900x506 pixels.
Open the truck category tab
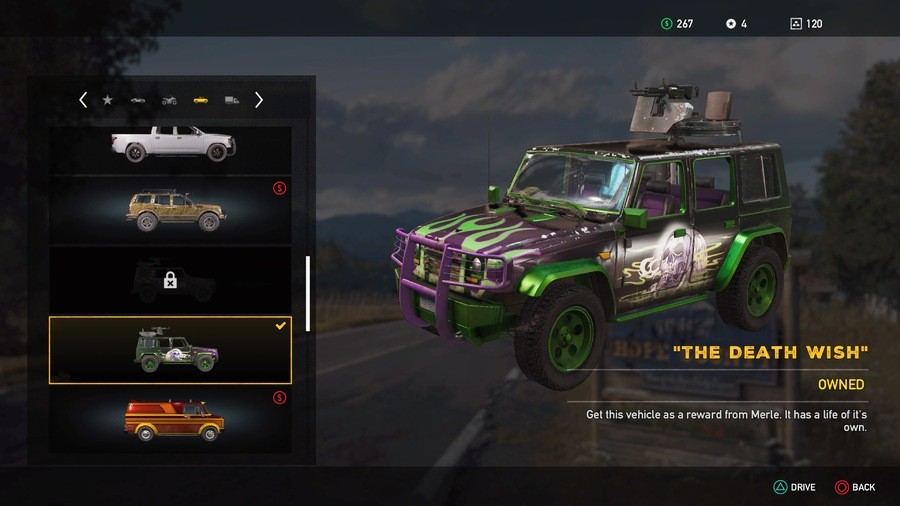pyautogui.click(x=232, y=100)
